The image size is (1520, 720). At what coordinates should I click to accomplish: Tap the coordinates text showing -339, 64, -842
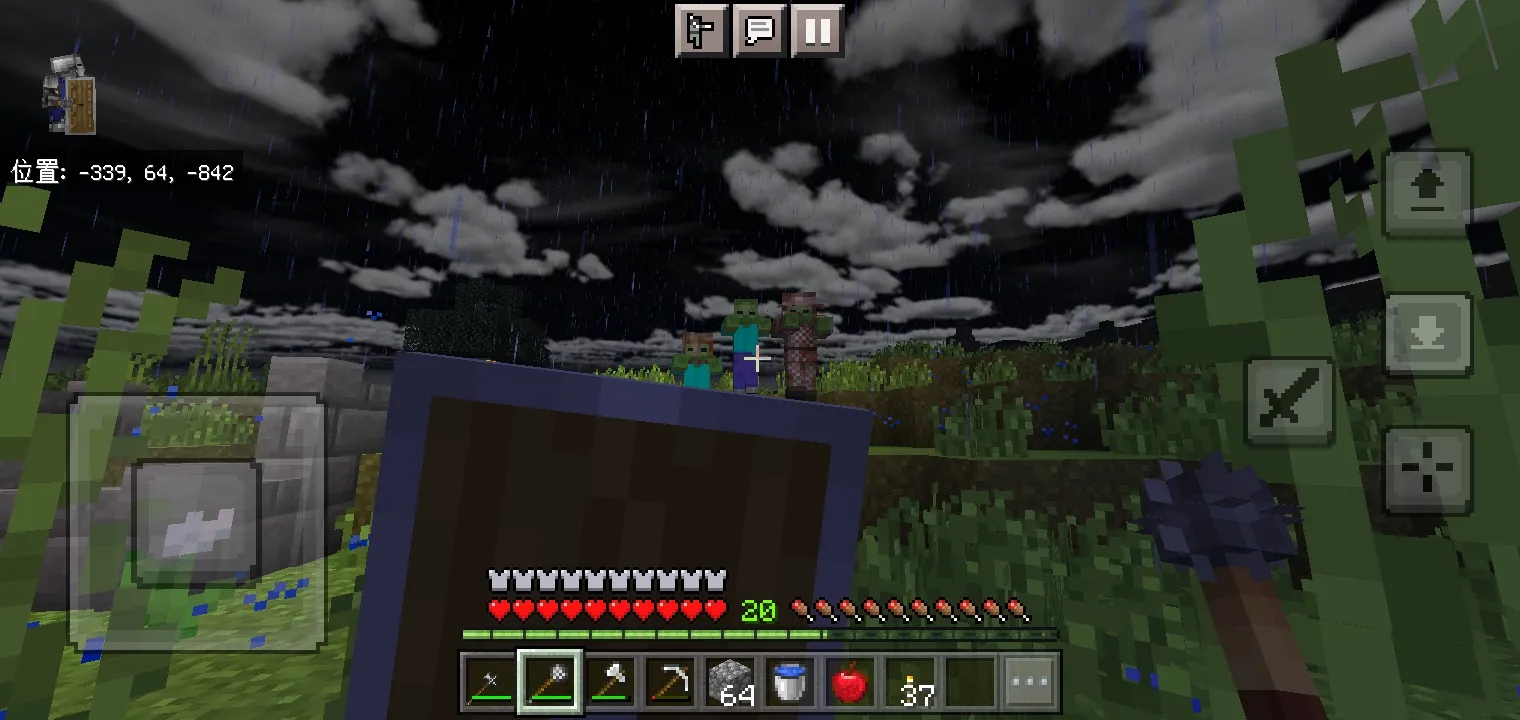(x=120, y=172)
